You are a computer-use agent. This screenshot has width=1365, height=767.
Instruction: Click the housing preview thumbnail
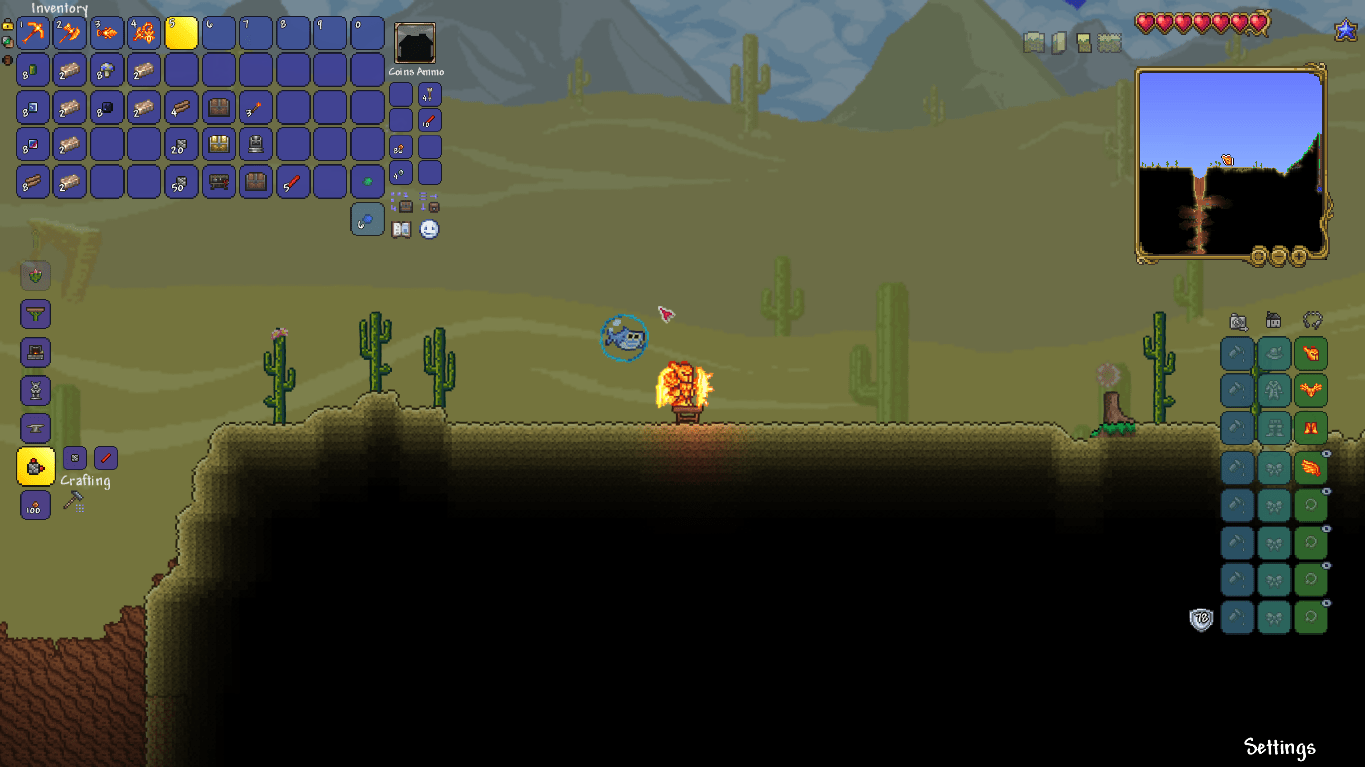[x=414, y=44]
